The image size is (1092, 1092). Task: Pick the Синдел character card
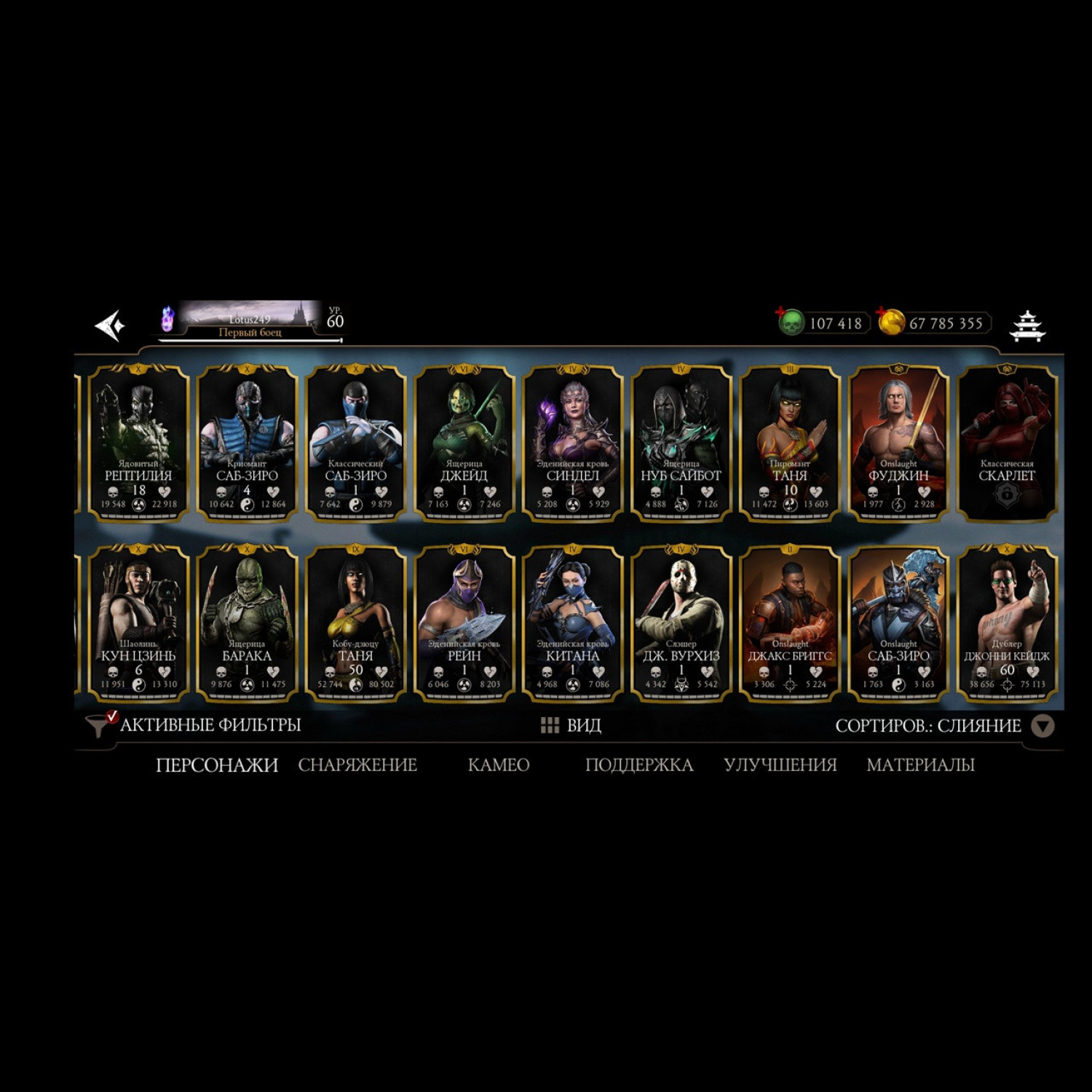pyautogui.click(x=573, y=443)
